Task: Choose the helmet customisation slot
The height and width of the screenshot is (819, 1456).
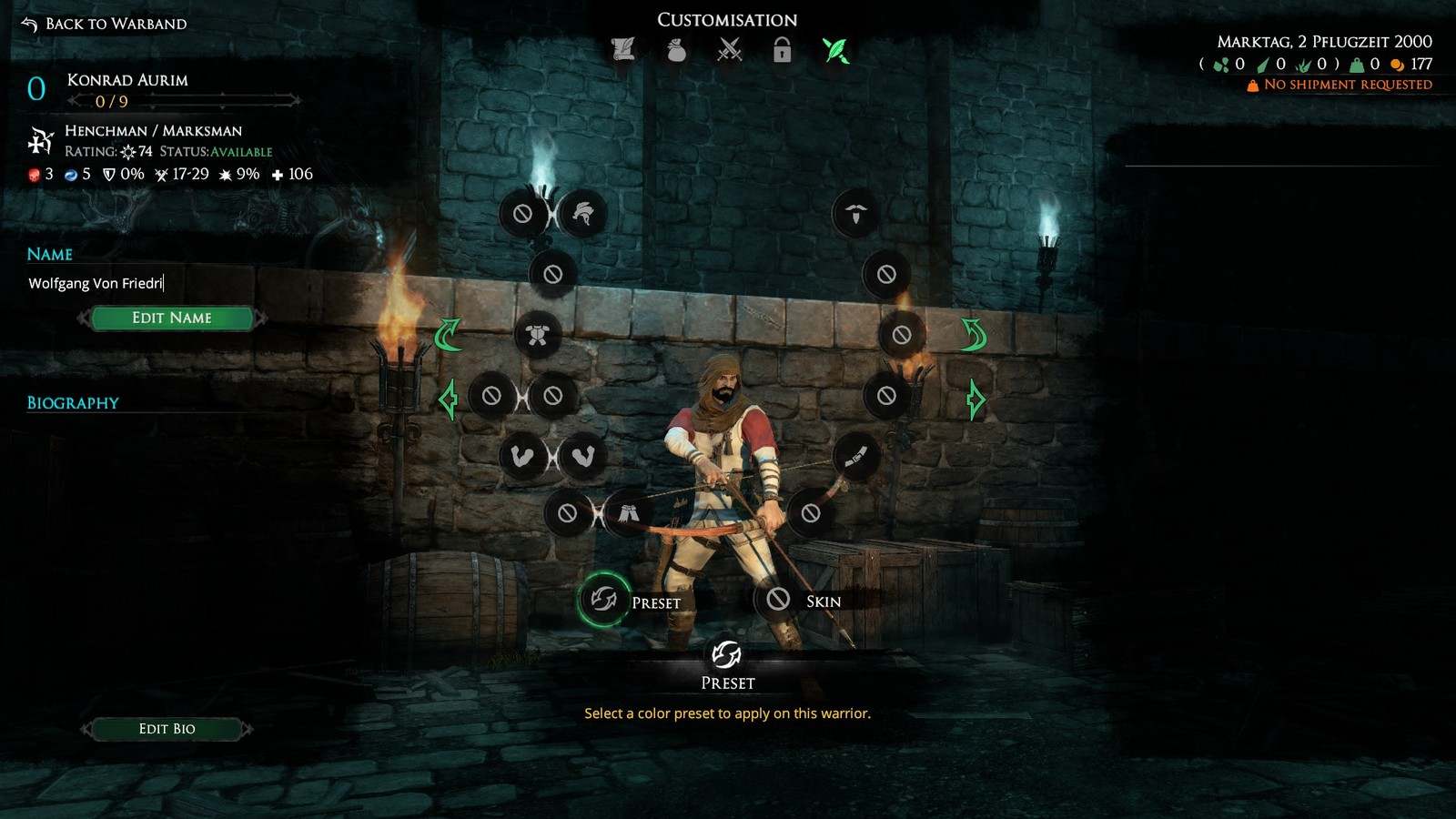Action: coord(583,214)
